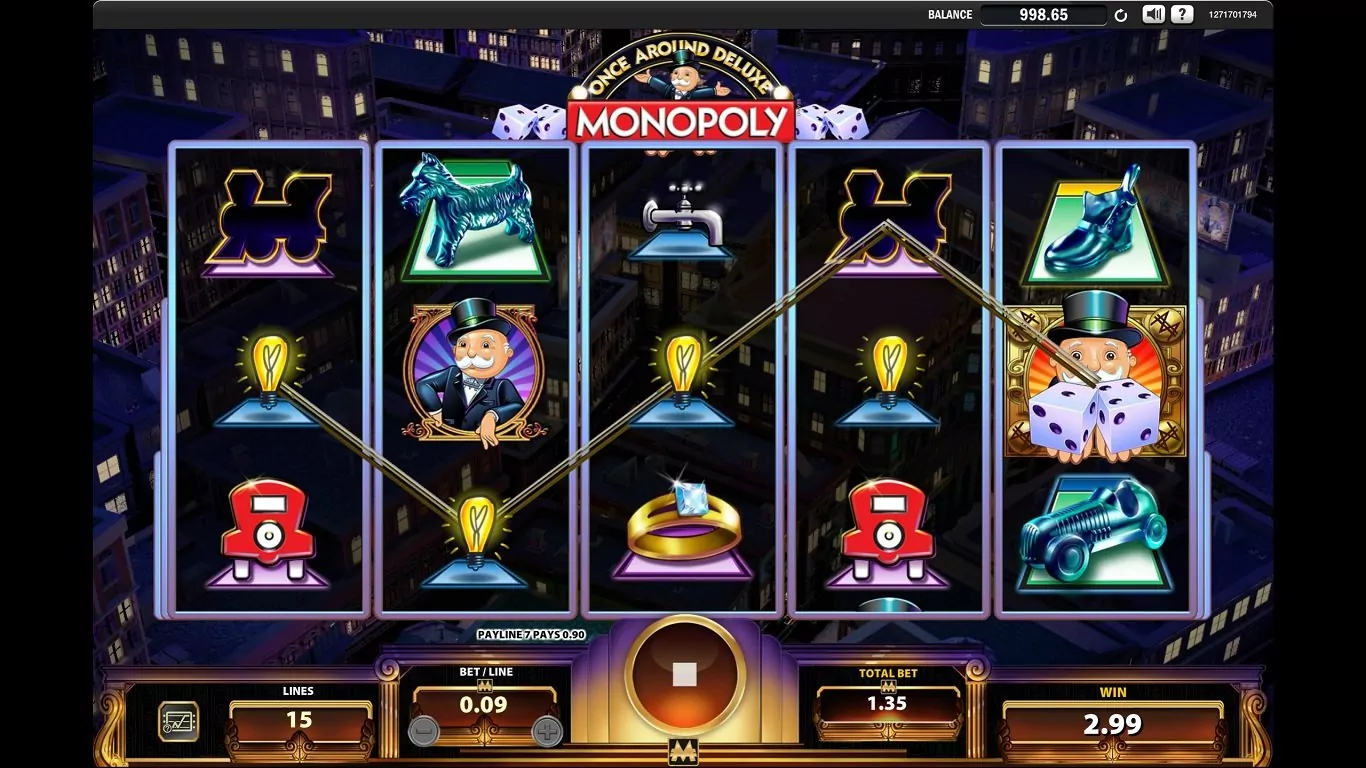Open the paytable info icon
The height and width of the screenshot is (768, 1366).
tap(178, 721)
